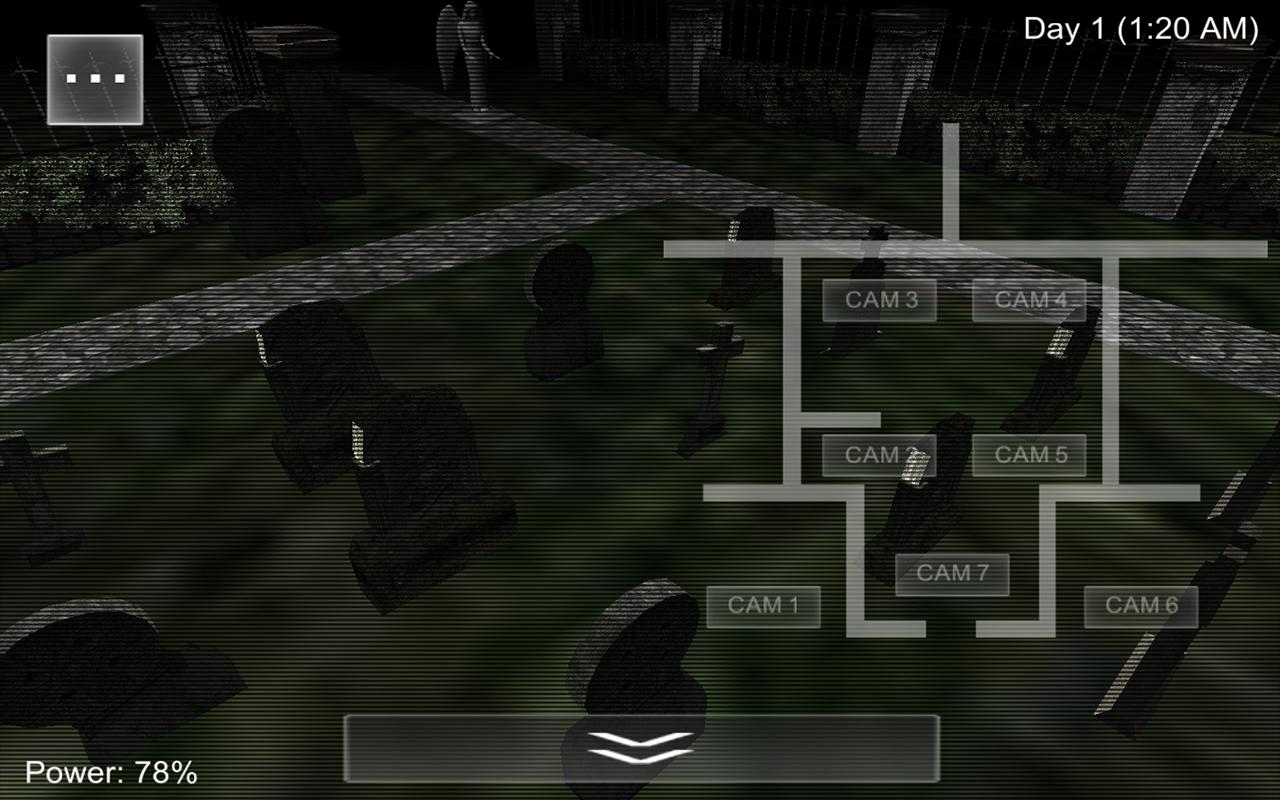1280x800 pixels.
Task: Open the CAM 3 camera marker
Action: point(879,299)
